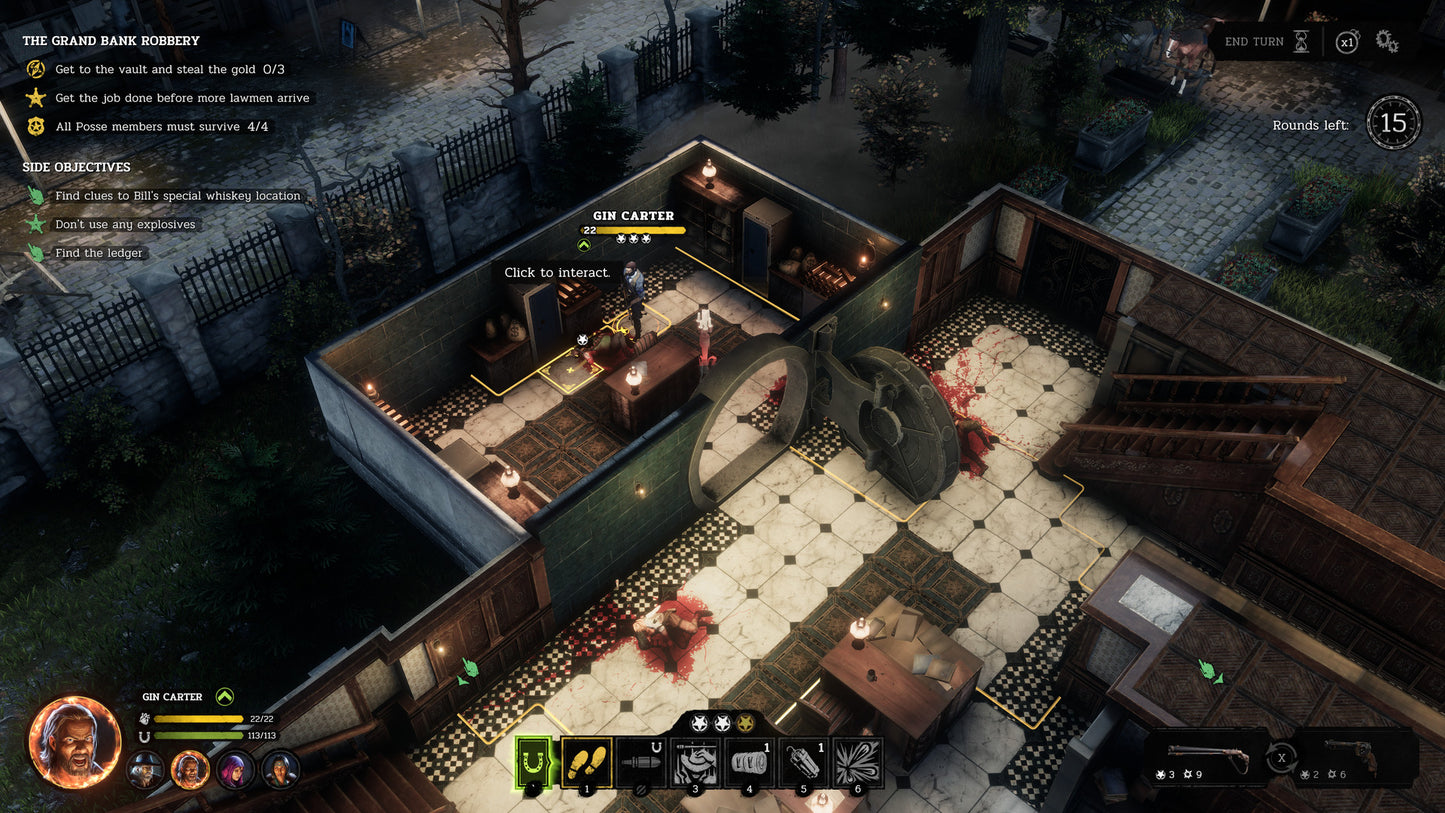Open the game settings via the gears icon
This screenshot has height=813, width=1445.
click(1386, 41)
